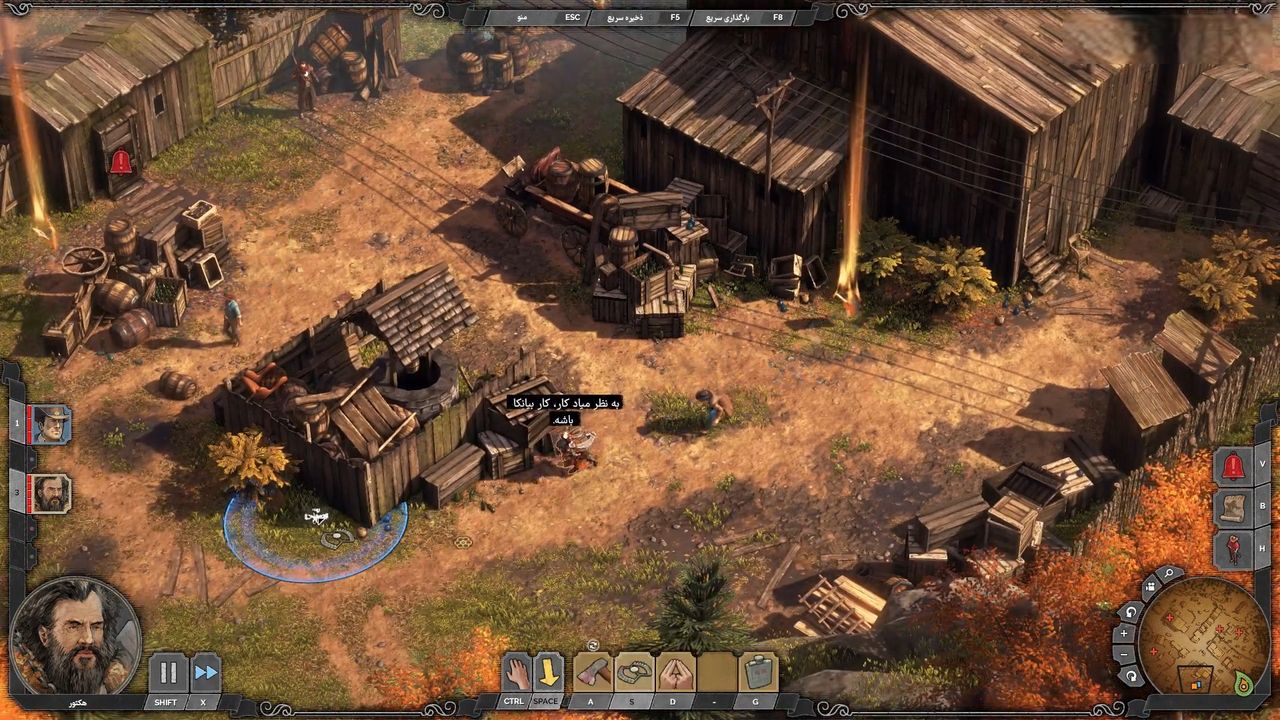Toggle Showdown mode pause button

[168, 673]
